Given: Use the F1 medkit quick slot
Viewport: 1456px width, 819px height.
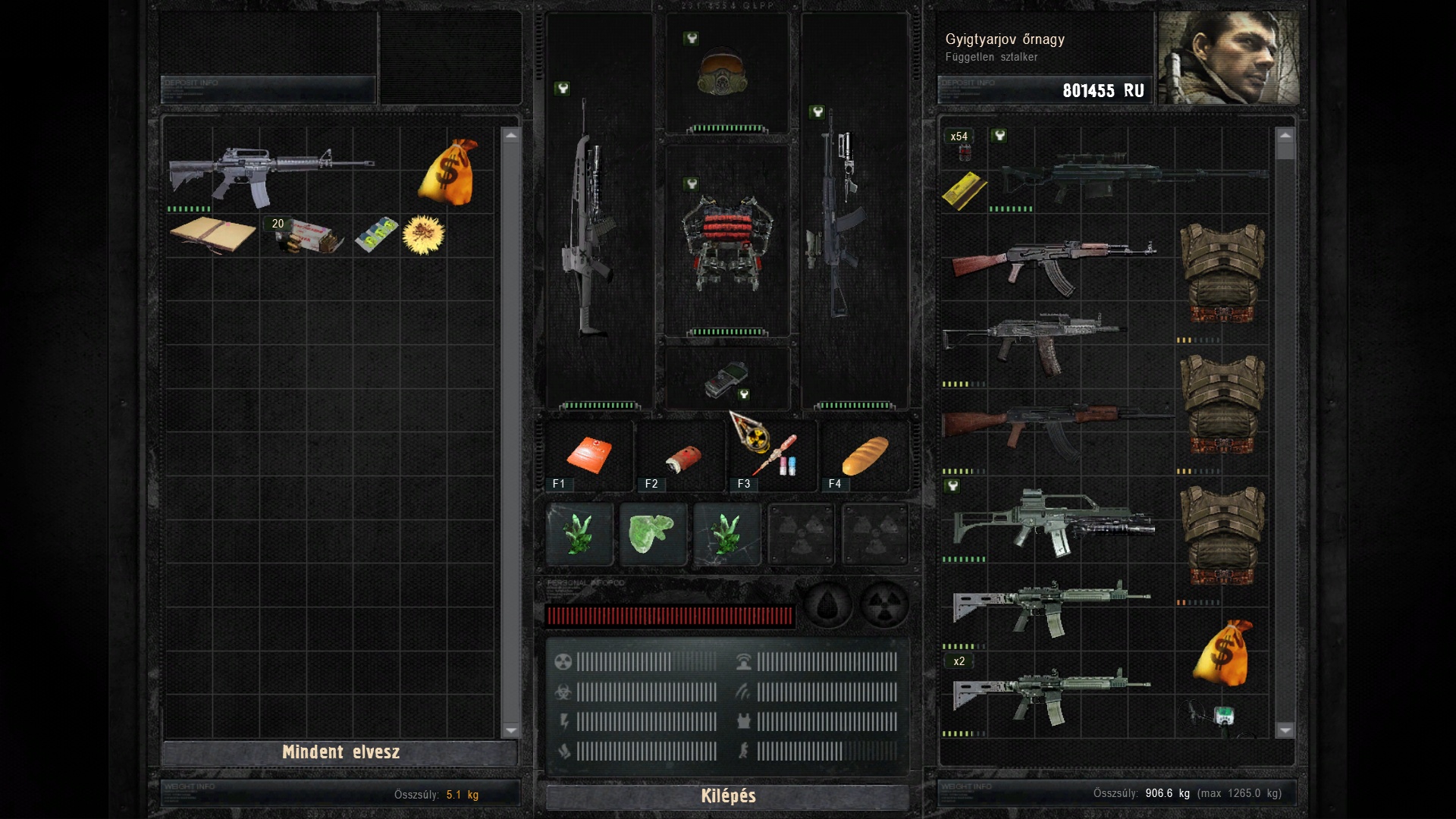Looking at the screenshot, I should (x=588, y=456).
